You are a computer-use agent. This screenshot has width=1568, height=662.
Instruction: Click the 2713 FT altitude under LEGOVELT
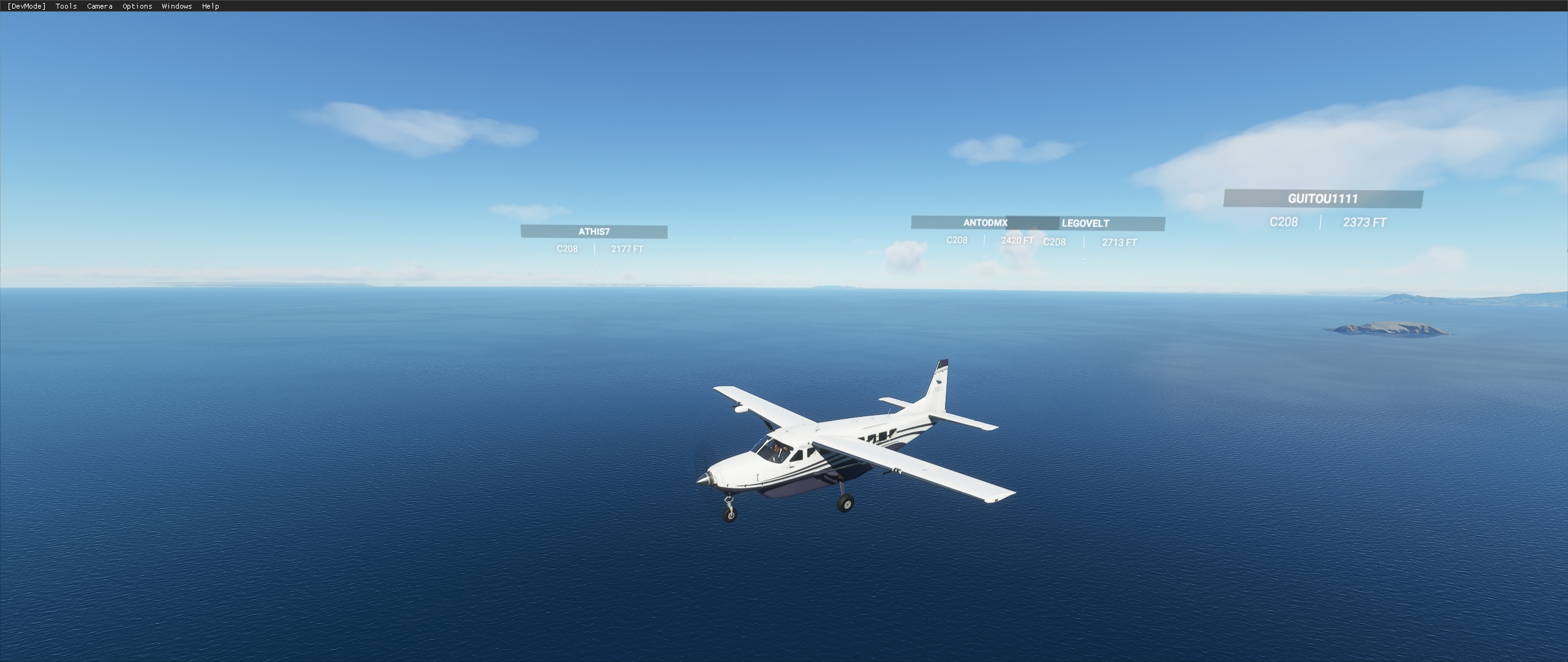tap(1119, 242)
